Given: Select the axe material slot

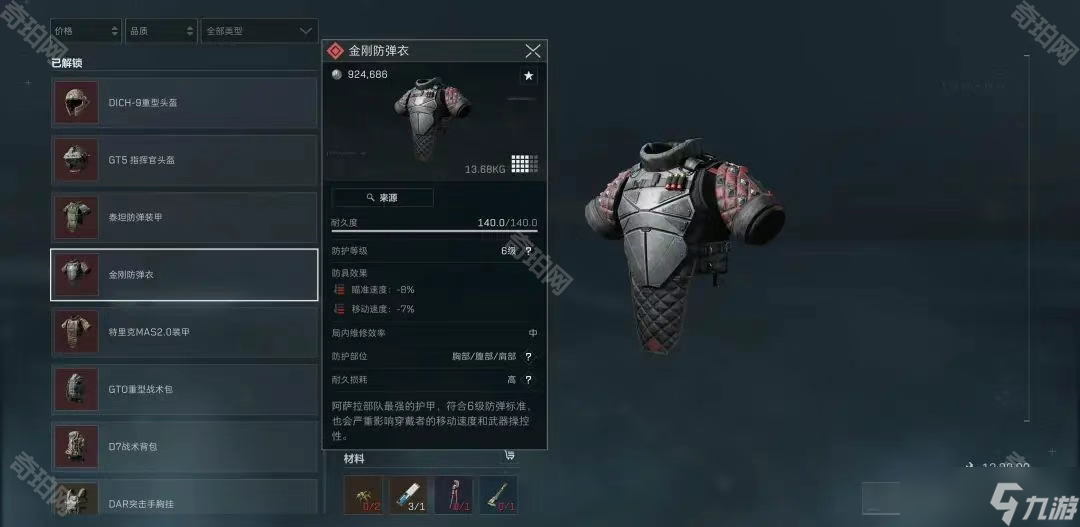Looking at the screenshot, I should point(498,495).
